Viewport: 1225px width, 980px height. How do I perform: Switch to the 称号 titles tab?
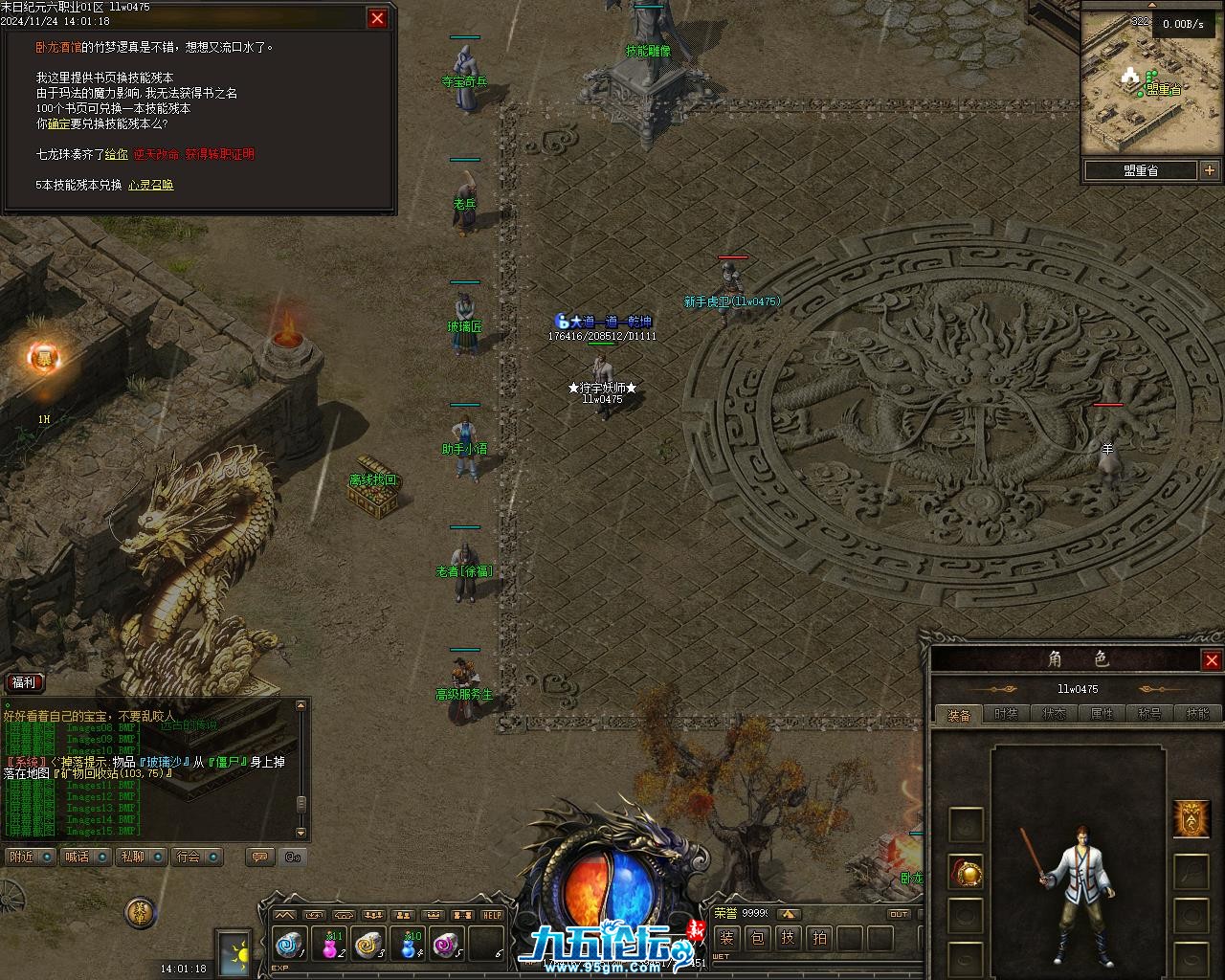pyautogui.click(x=1149, y=714)
